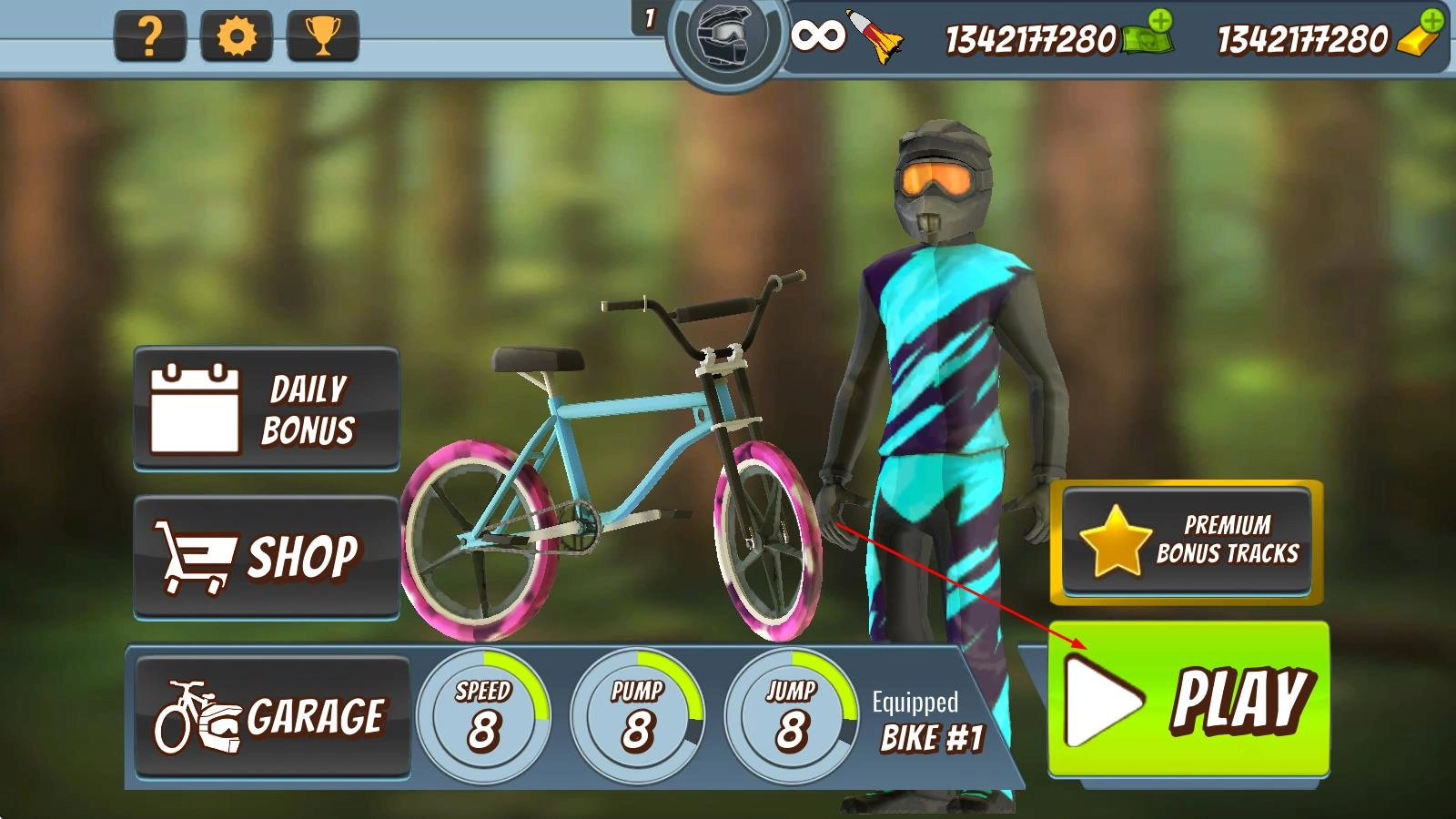1456x819 pixels.
Task: Start the game with Play
Action: click(x=1188, y=700)
